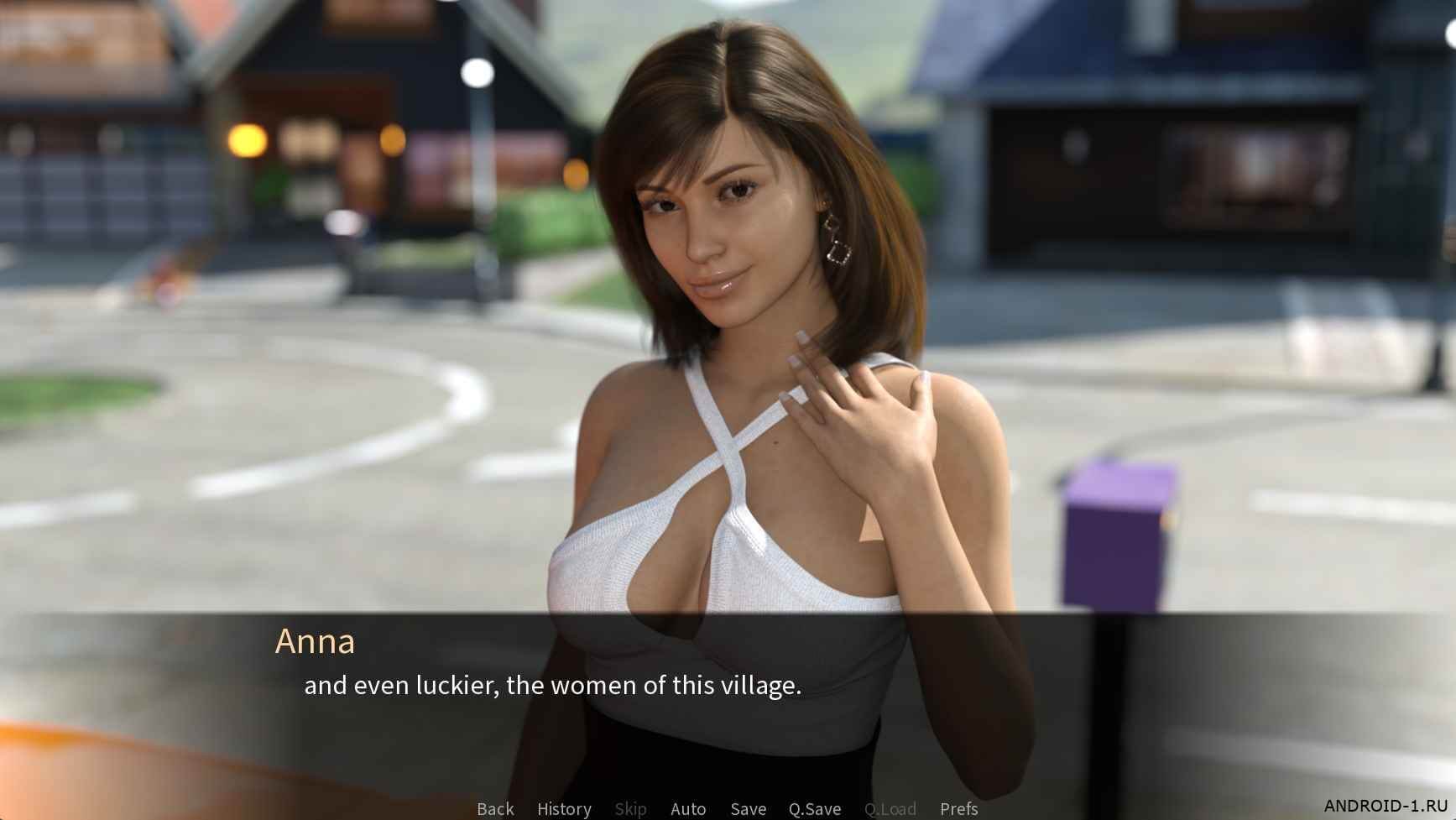Quick save with Q.Save
Viewport: 1456px width, 820px height.
click(x=814, y=808)
